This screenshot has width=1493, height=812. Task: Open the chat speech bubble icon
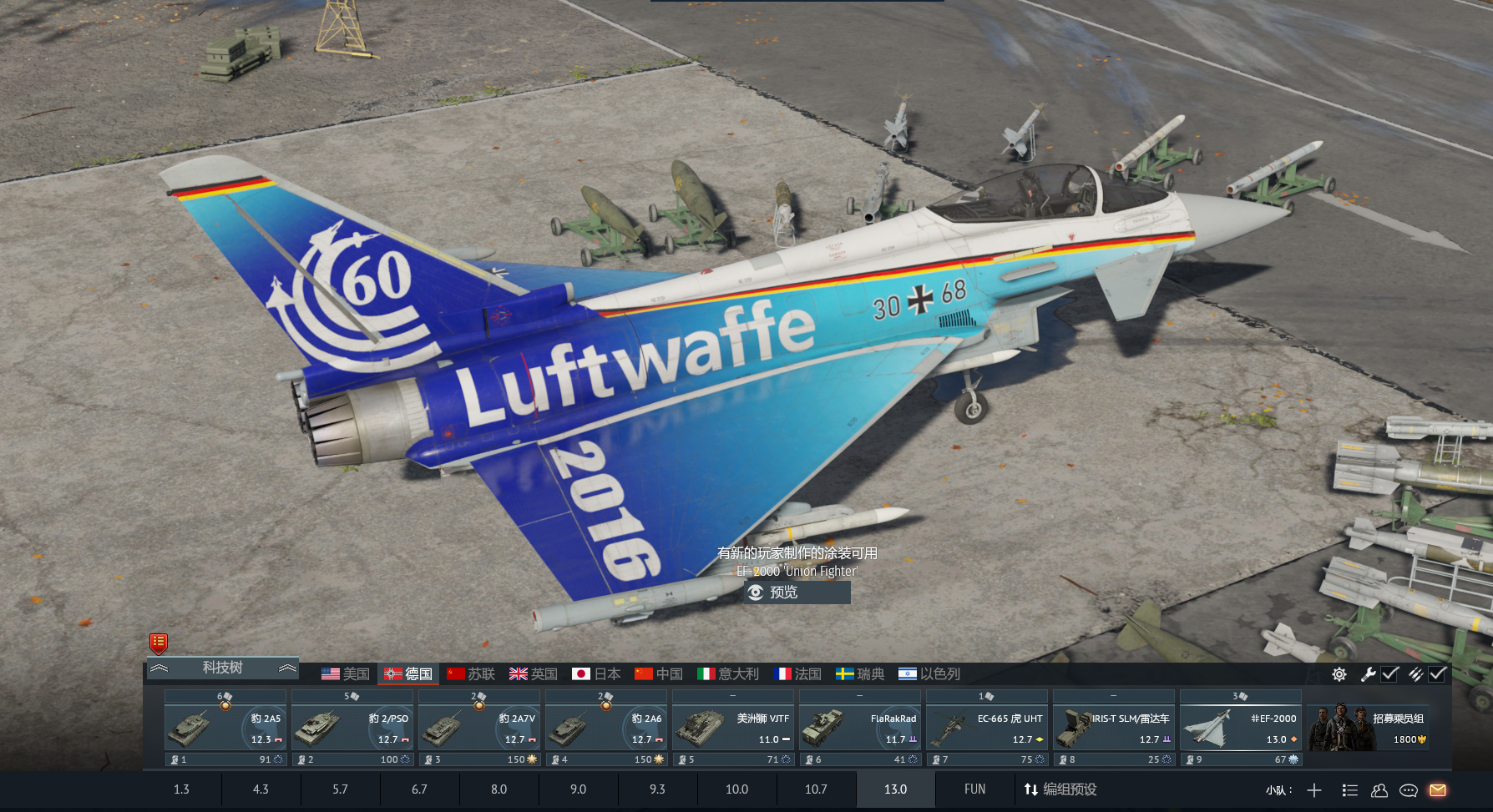click(x=1409, y=790)
